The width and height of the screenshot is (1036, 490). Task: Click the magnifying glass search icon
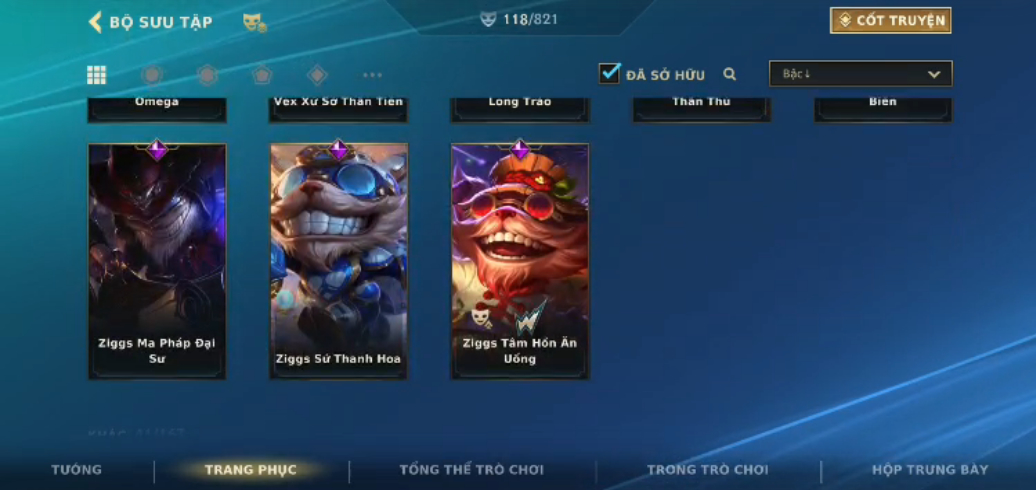click(730, 74)
